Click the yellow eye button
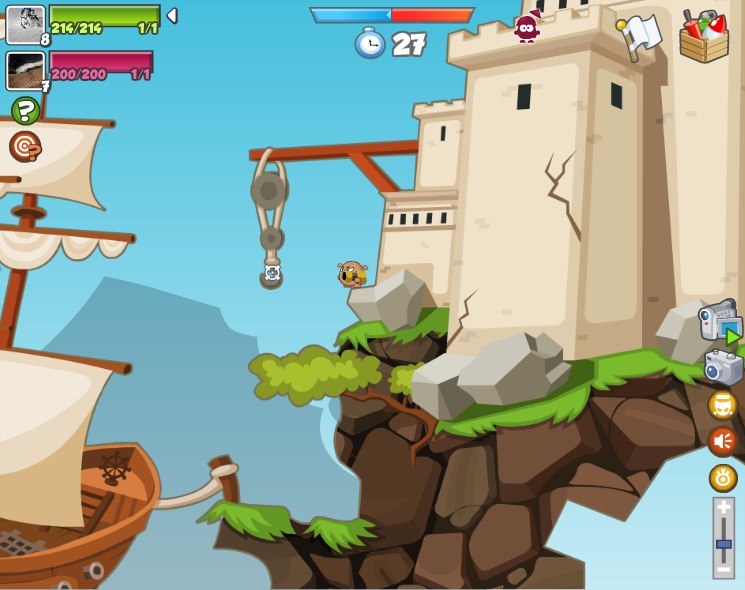Image resolution: width=745 pixels, height=590 pixels. [x=723, y=478]
